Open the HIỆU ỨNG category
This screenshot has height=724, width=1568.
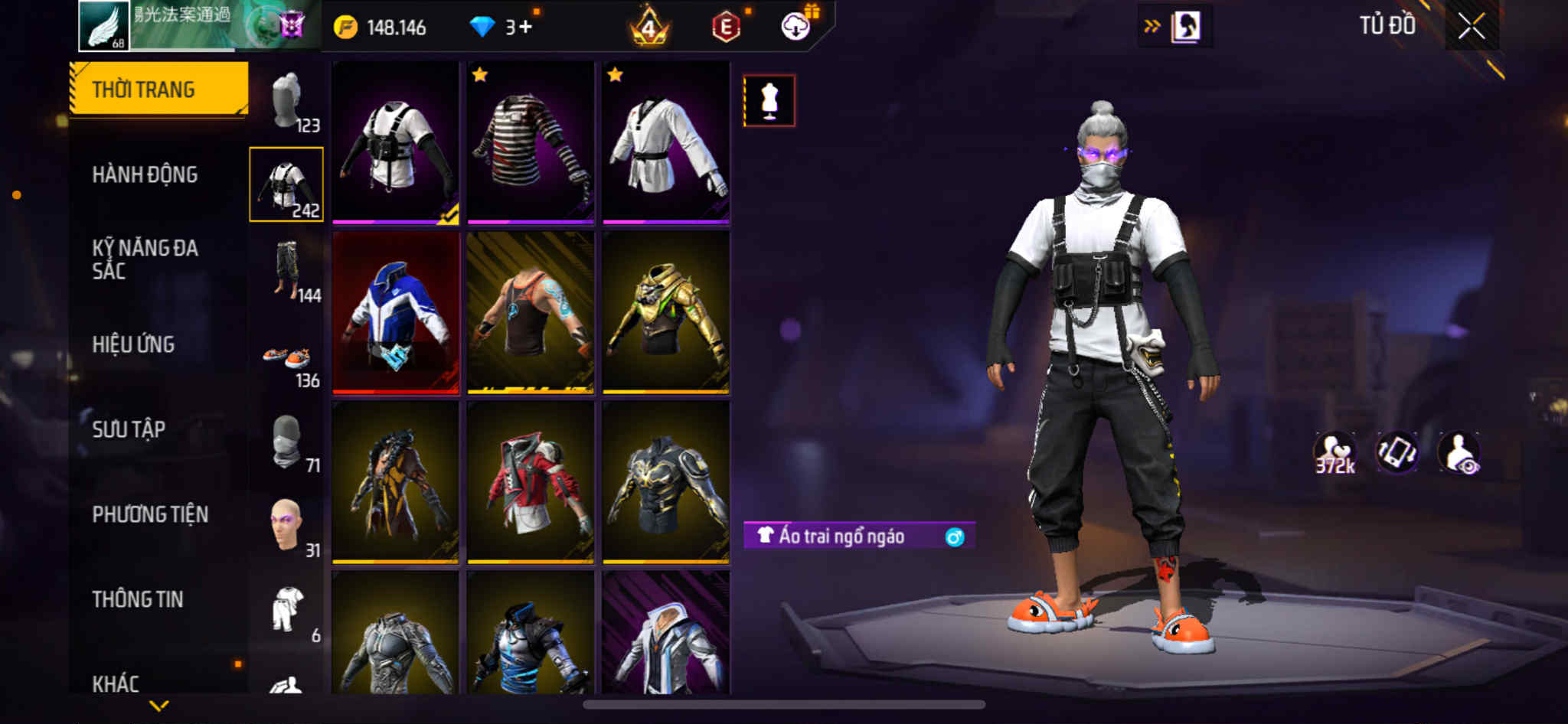(133, 344)
